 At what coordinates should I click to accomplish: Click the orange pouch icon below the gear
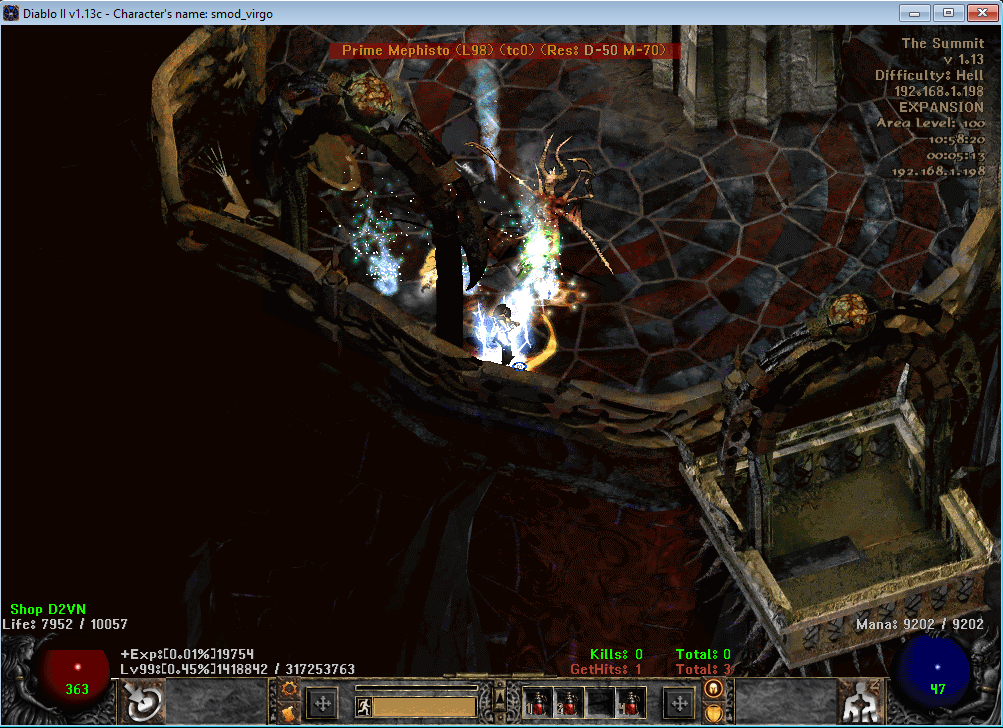[x=291, y=712]
